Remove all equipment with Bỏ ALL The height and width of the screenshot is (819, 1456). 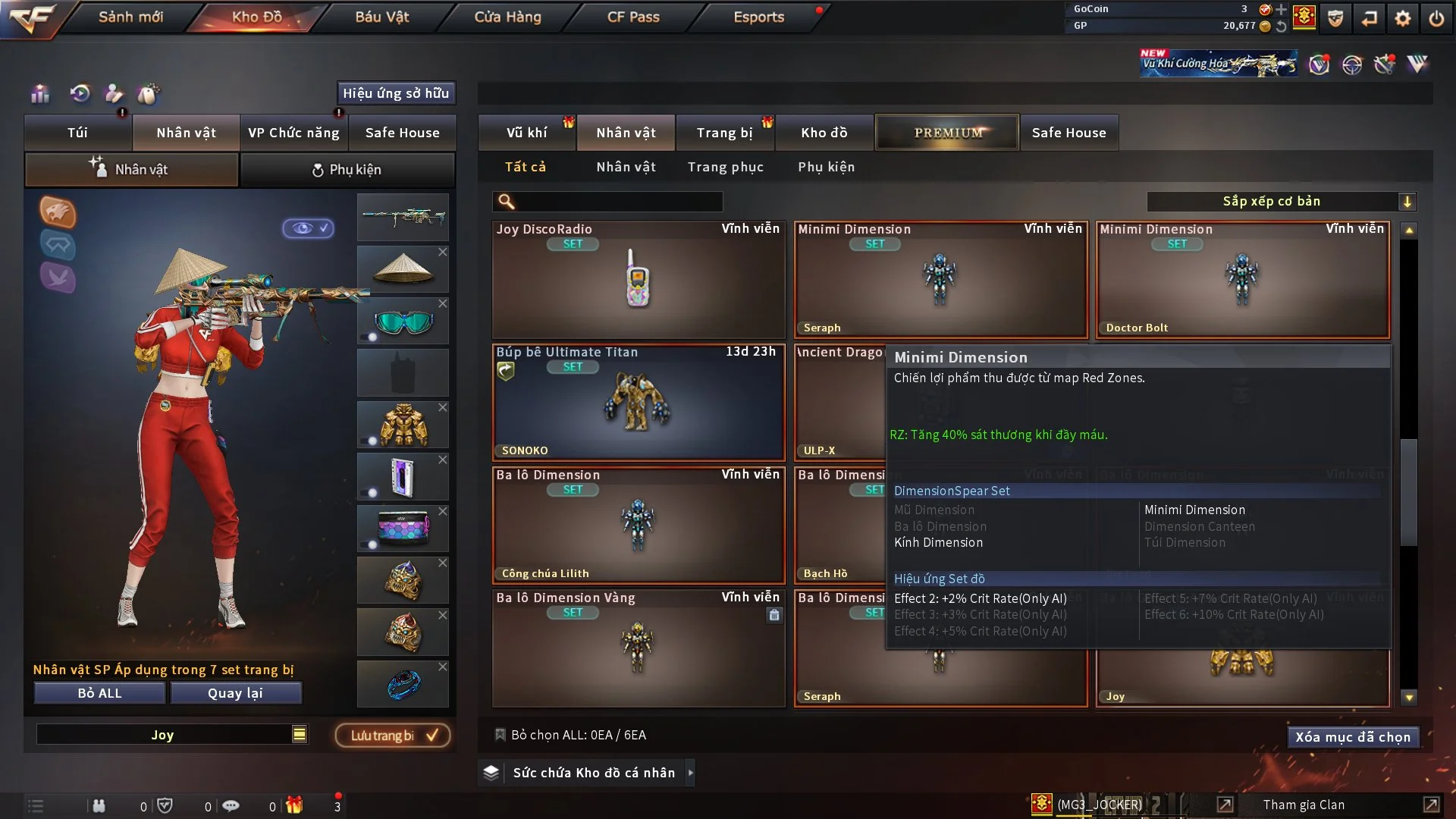click(x=99, y=693)
